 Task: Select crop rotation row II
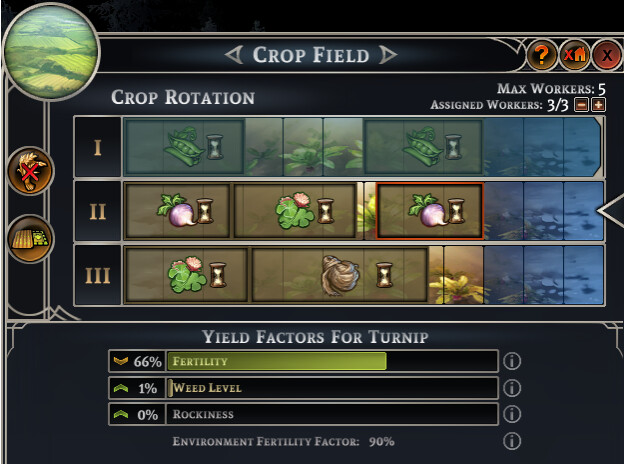97,211
